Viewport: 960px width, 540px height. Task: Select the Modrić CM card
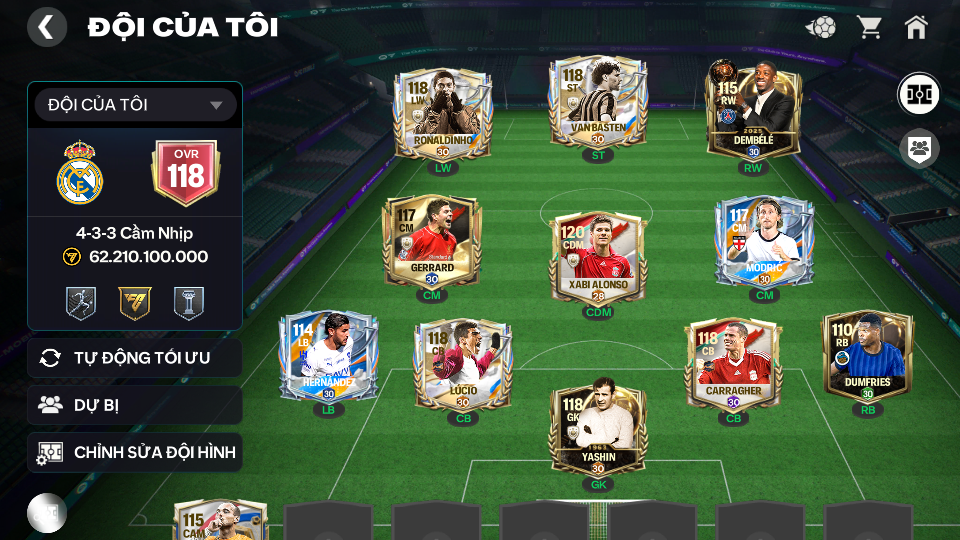click(764, 241)
